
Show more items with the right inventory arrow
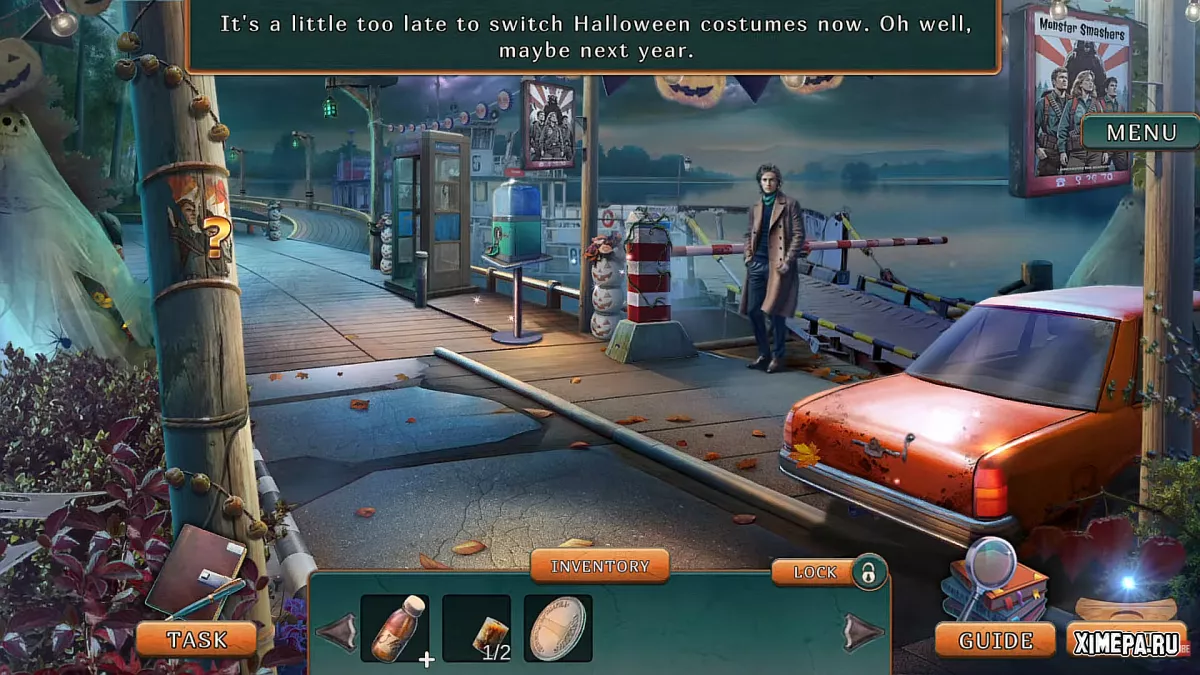coord(863,631)
